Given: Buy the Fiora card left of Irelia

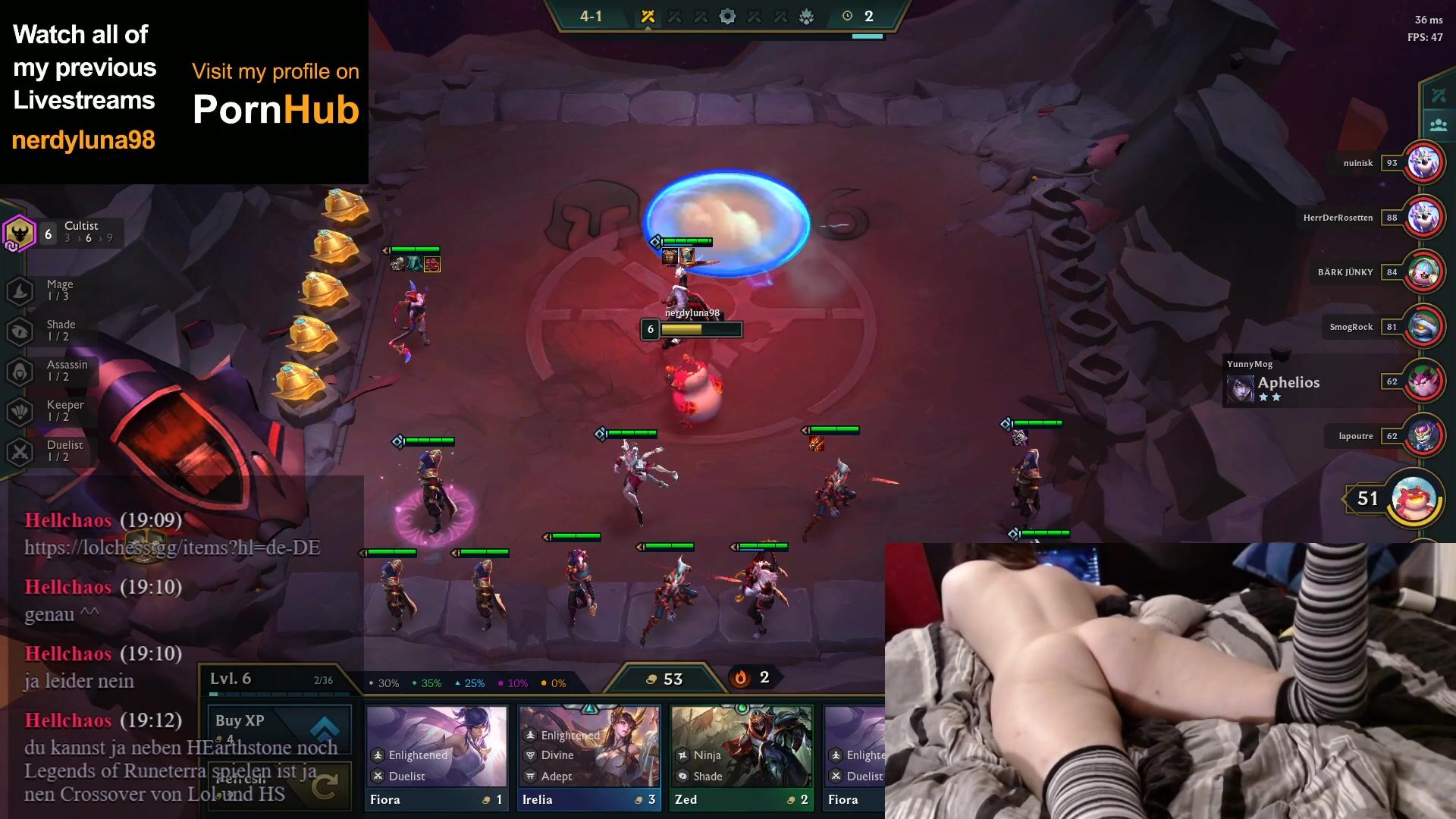Looking at the screenshot, I should pyautogui.click(x=436, y=758).
